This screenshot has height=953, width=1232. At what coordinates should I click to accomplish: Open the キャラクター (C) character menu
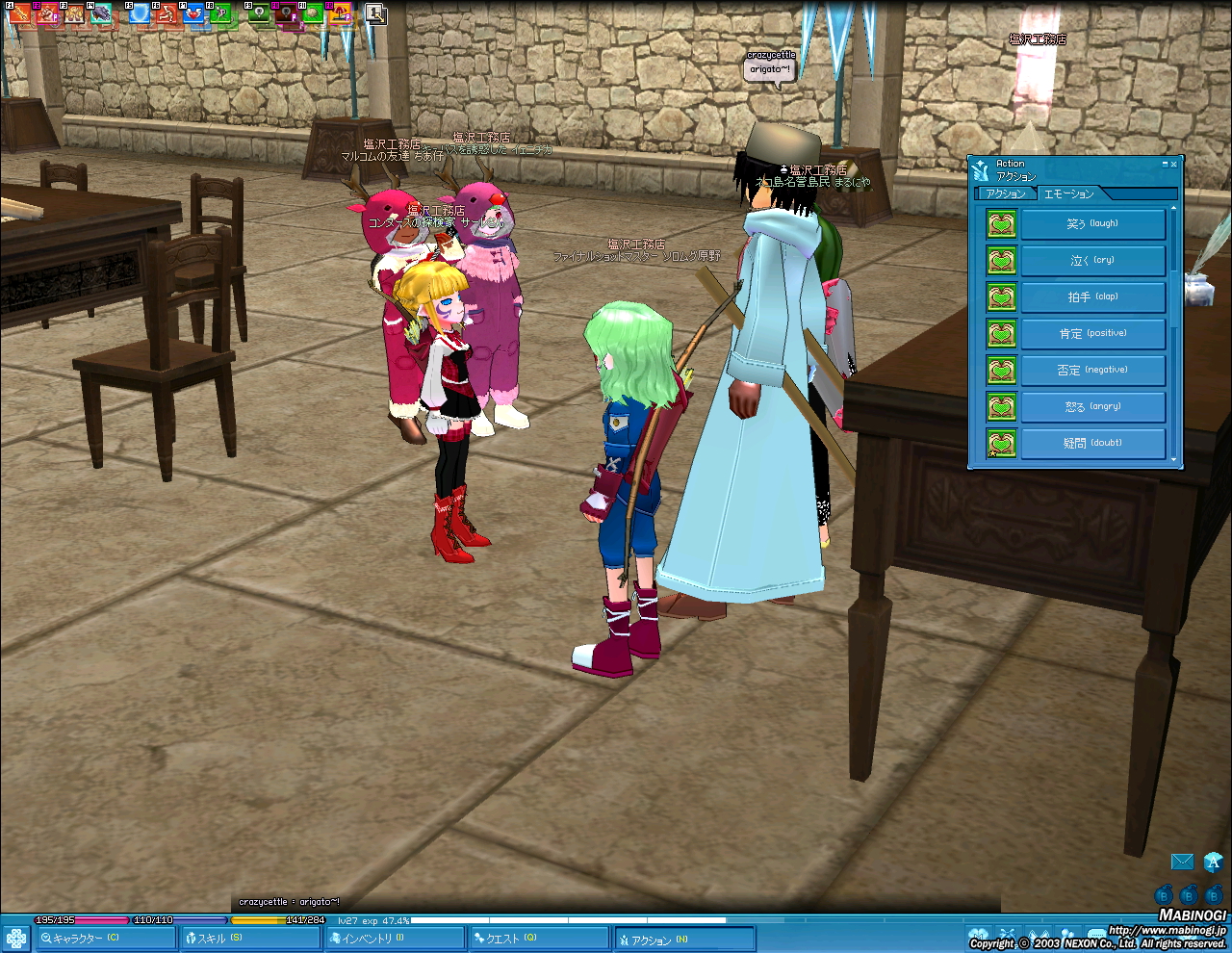click(106, 939)
